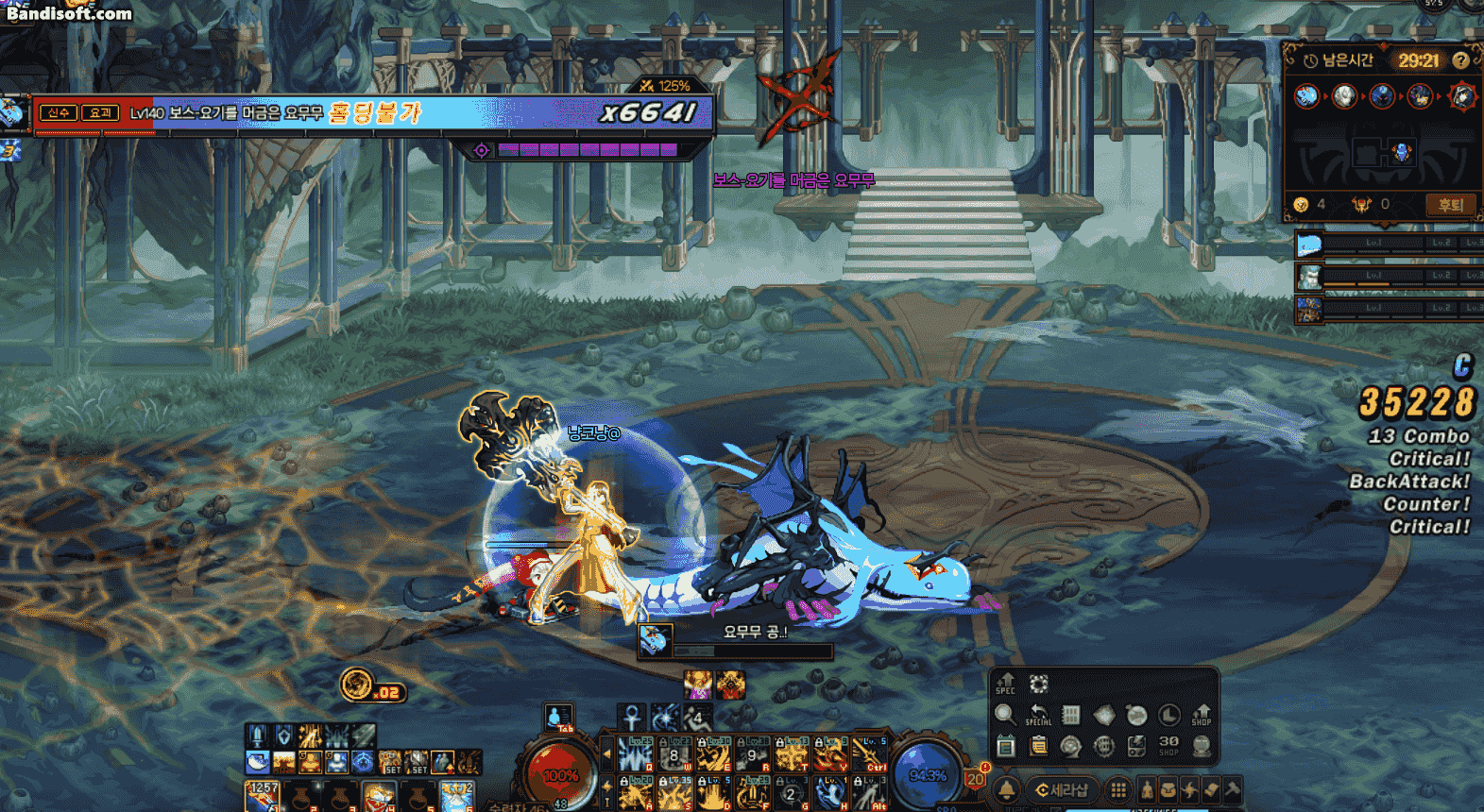1484x812 pixels.
Task: Open the SPEC upgrade menu icon
Action: [x=1005, y=684]
